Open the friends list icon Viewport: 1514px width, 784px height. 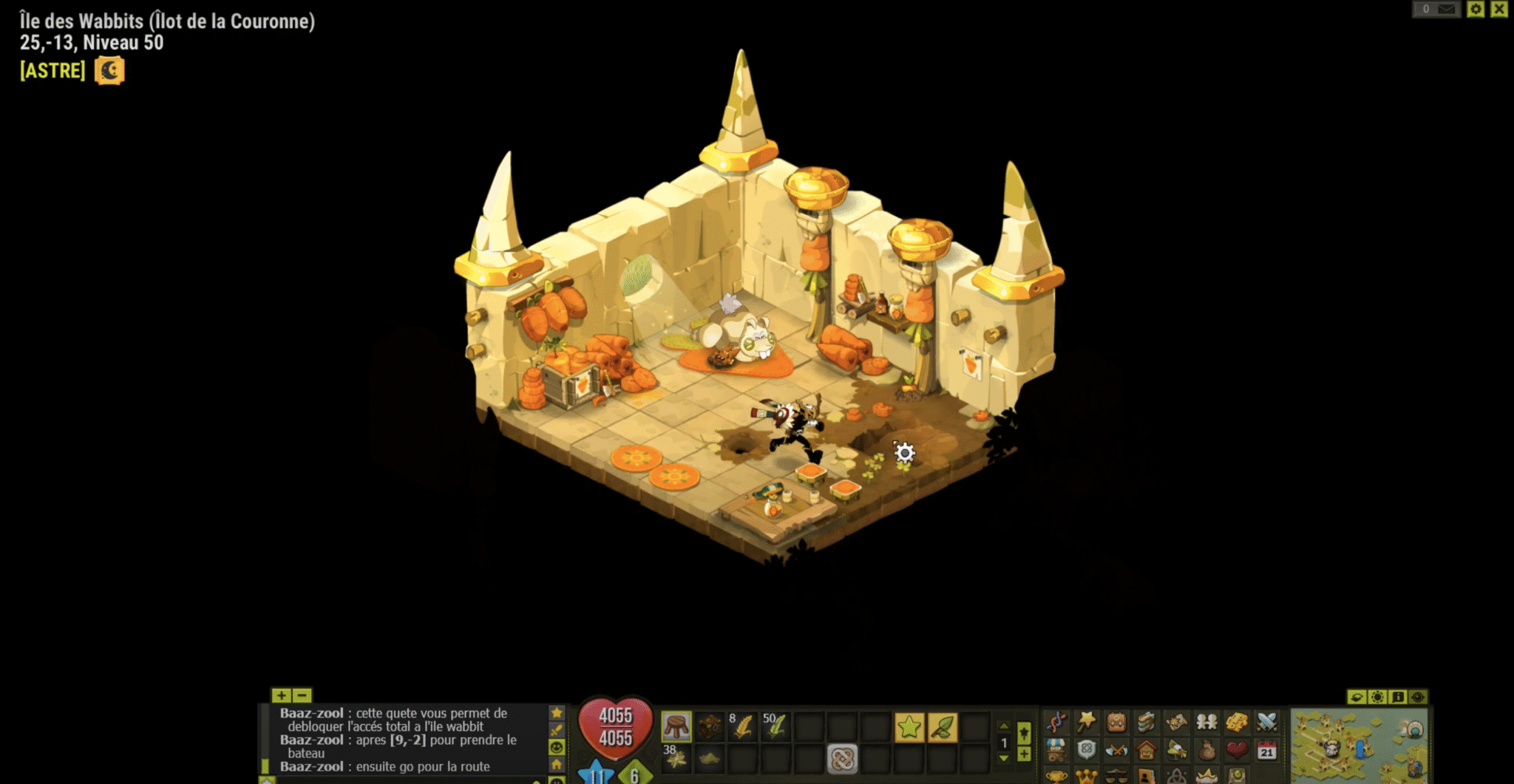click(1205, 723)
